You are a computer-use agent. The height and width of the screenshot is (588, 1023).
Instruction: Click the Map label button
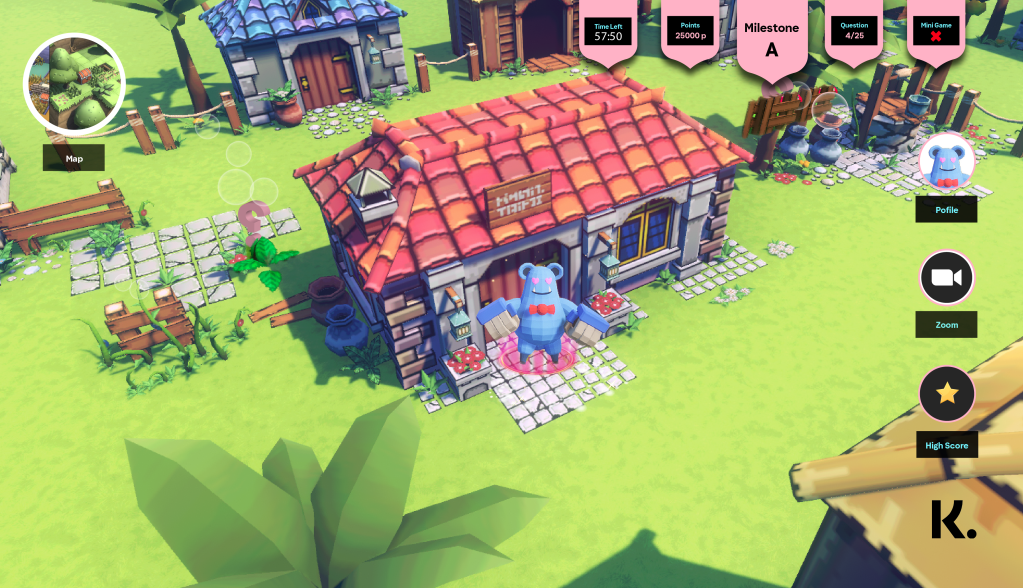(x=74, y=158)
